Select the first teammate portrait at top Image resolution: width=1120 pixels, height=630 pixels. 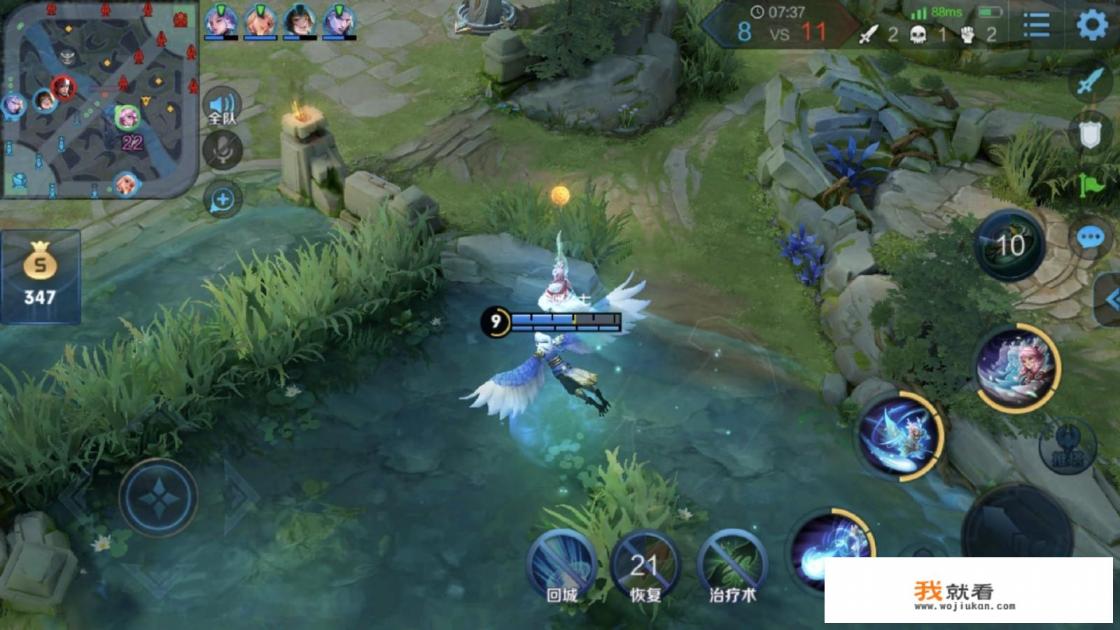click(x=220, y=20)
